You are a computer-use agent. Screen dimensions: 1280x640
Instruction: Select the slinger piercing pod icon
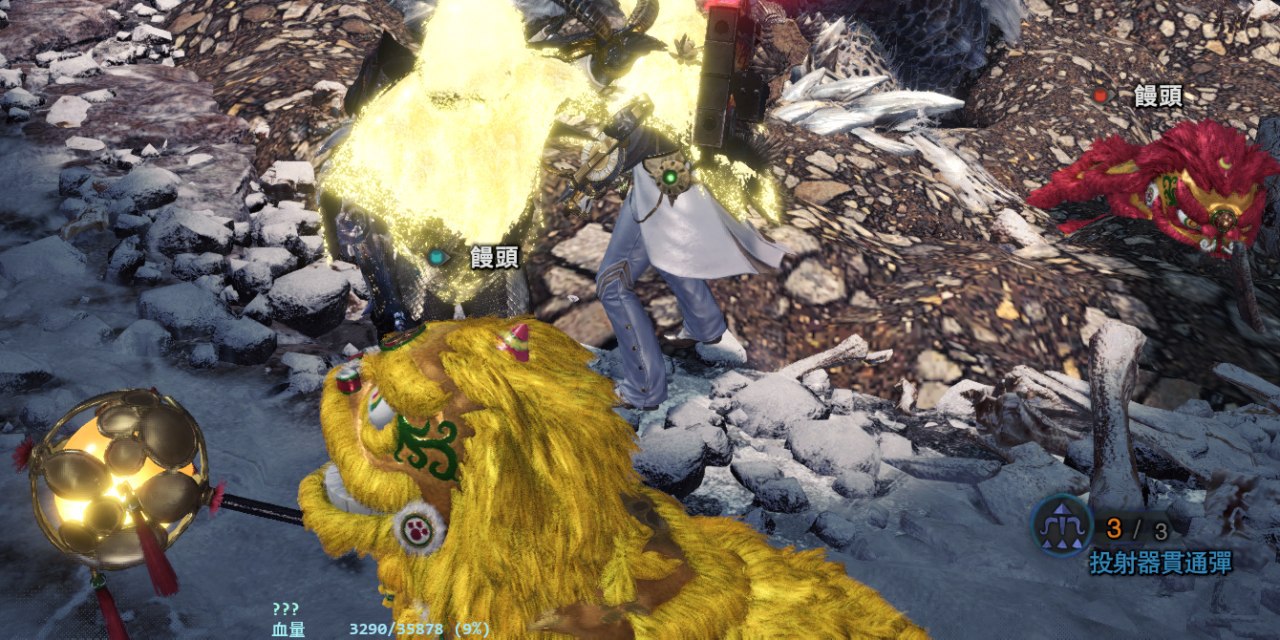[1062, 525]
